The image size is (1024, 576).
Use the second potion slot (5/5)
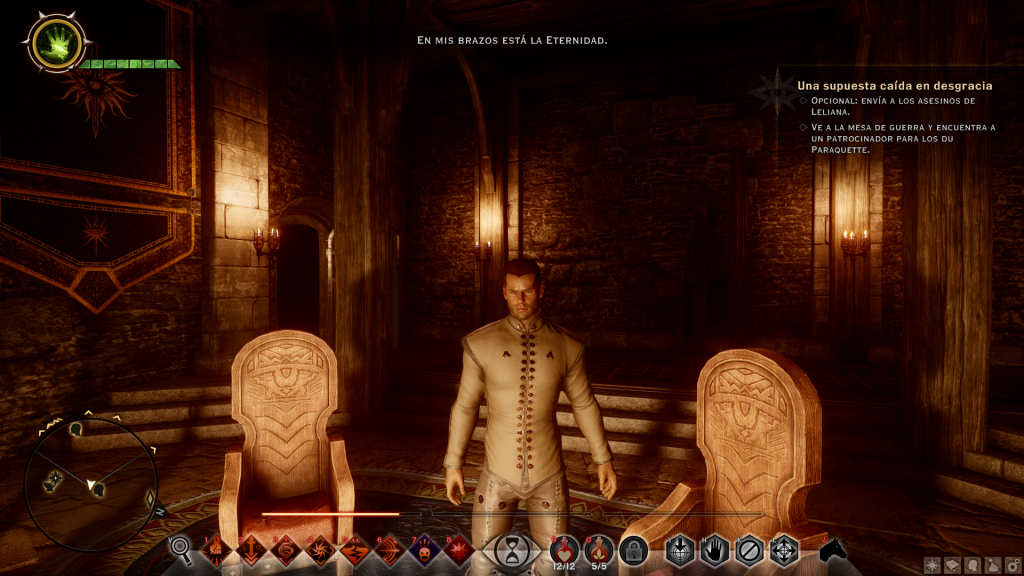[598, 549]
